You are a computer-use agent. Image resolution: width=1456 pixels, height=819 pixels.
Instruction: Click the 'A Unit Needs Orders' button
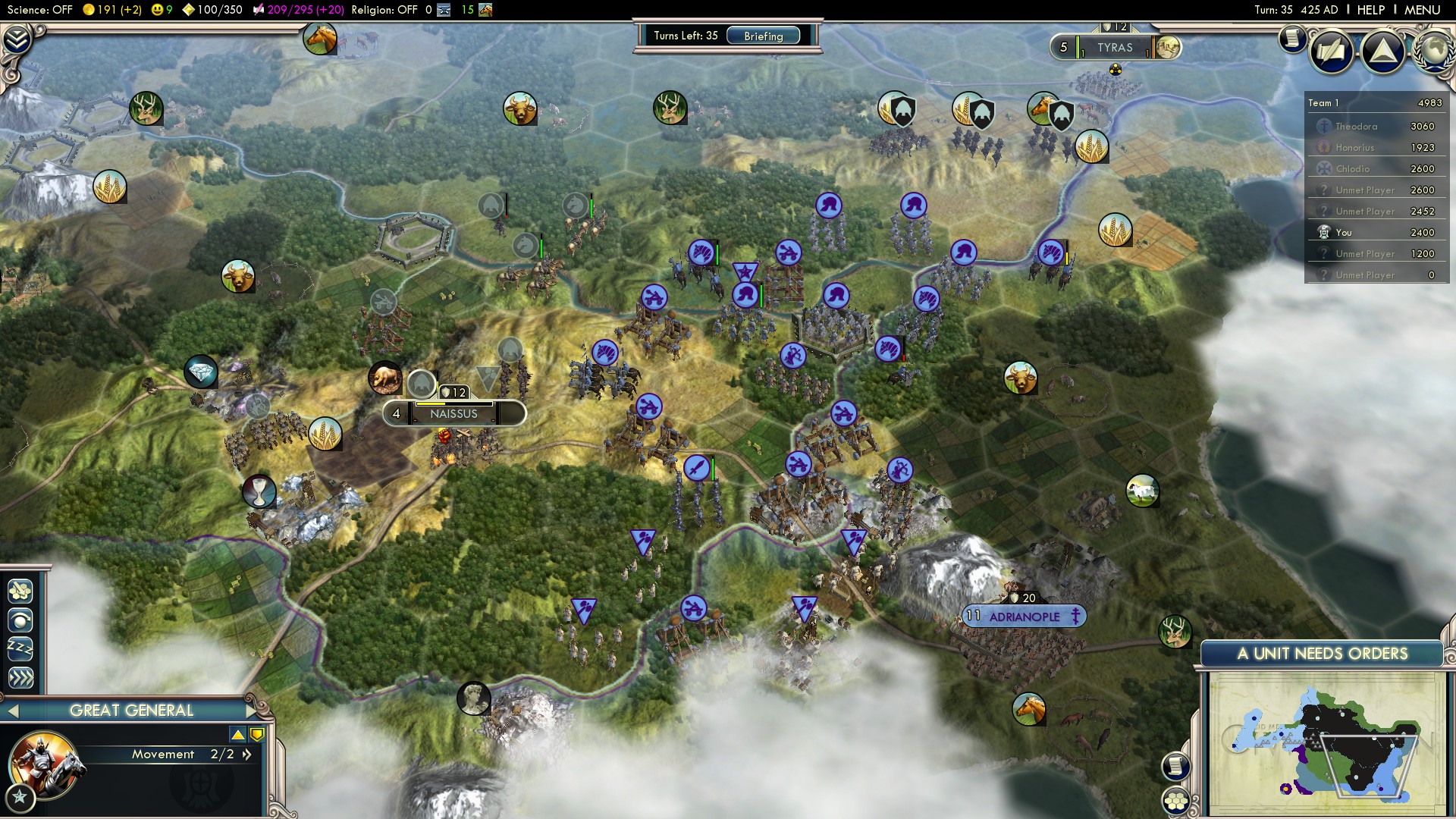[1322, 654]
